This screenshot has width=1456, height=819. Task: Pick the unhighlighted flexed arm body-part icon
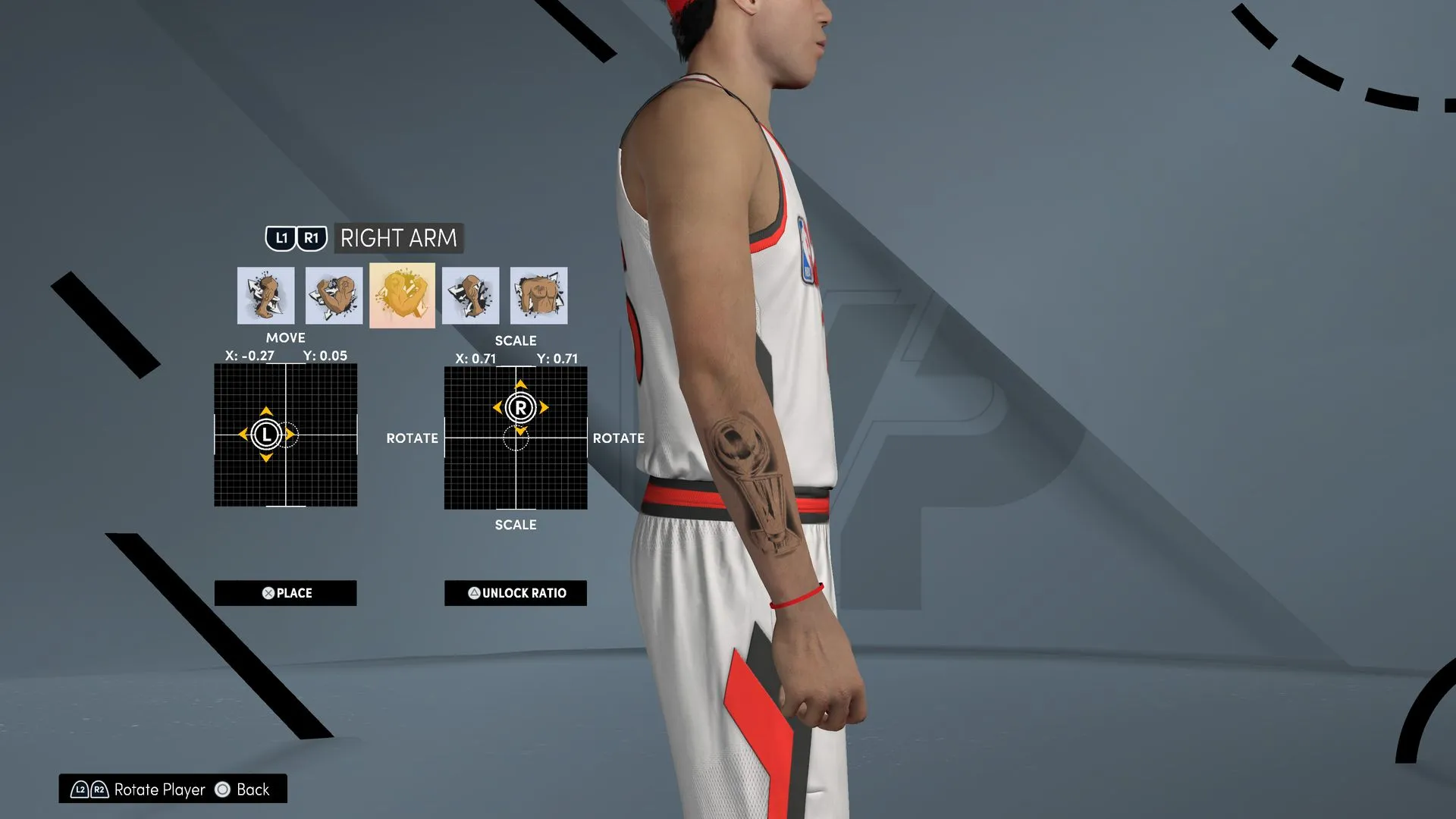(x=334, y=295)
